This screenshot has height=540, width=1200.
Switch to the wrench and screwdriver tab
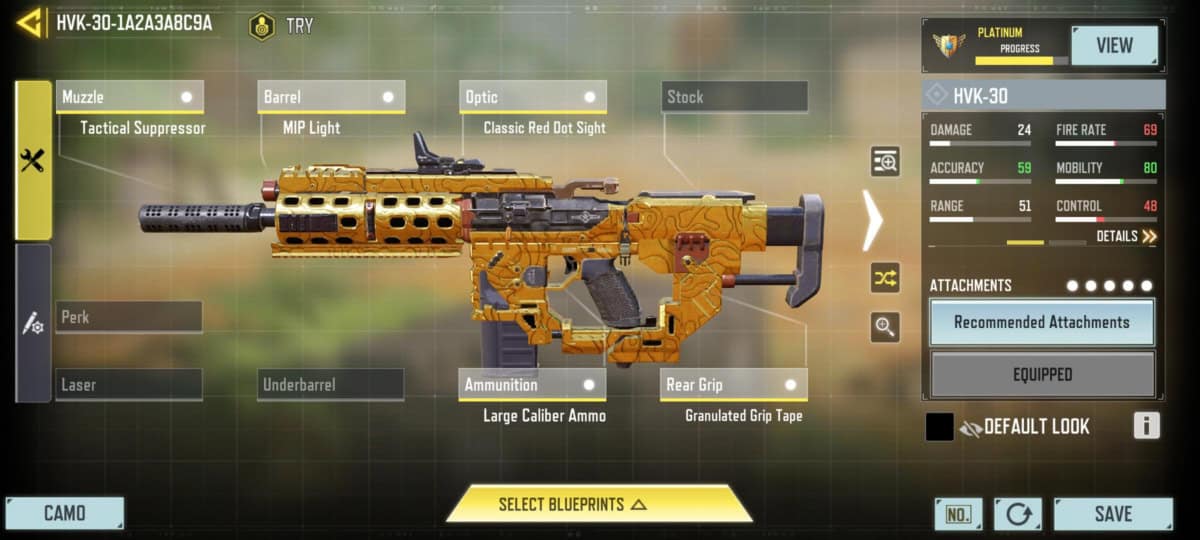(32, 160)
